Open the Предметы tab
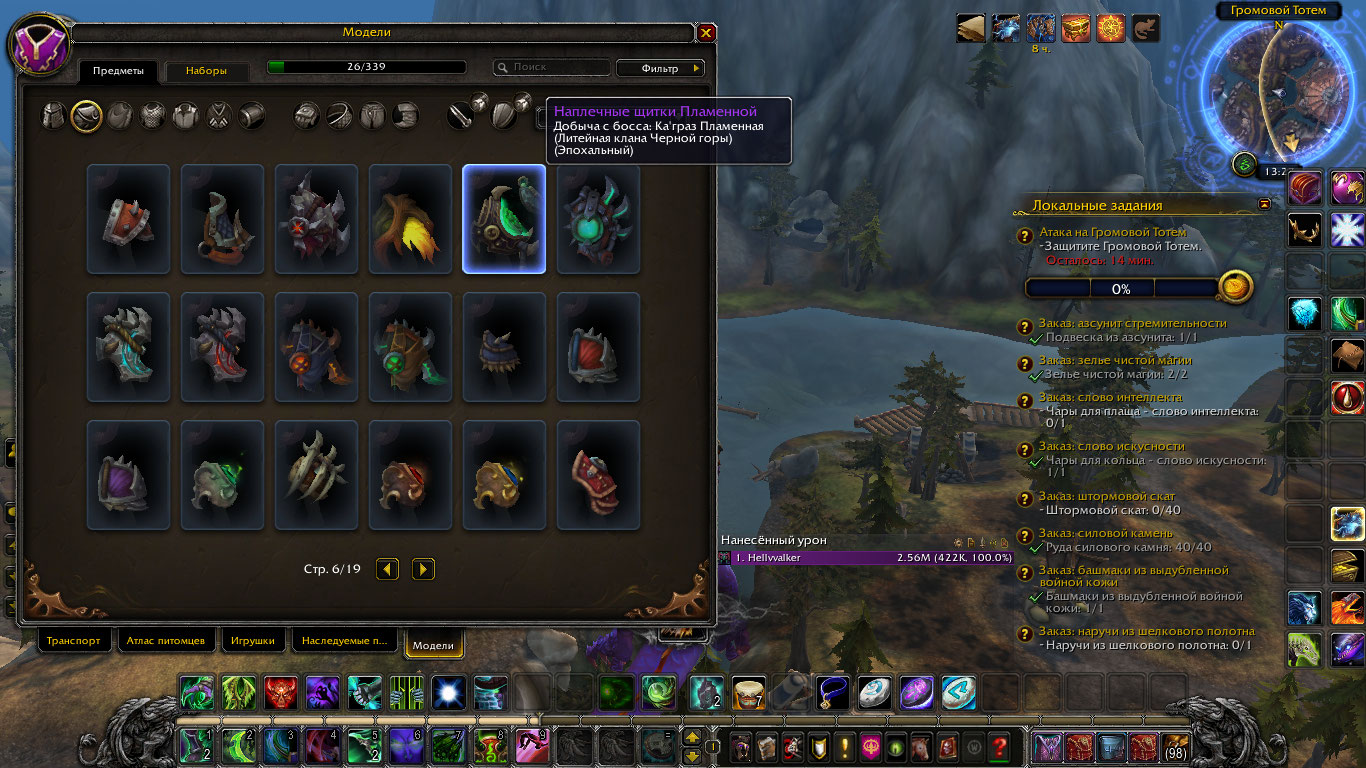 118,71
